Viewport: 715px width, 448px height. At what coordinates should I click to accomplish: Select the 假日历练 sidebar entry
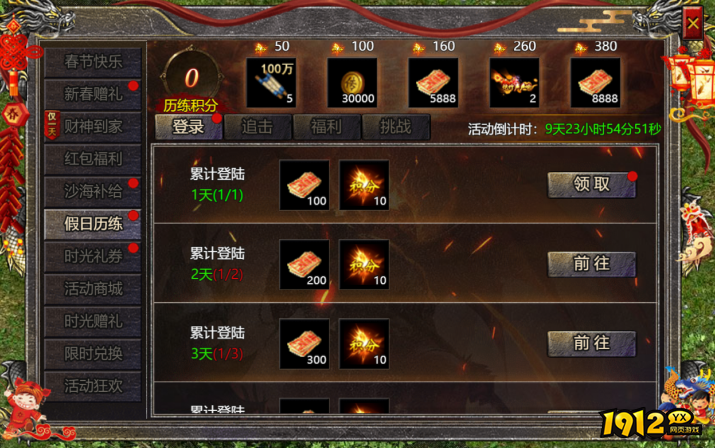pos(93,223)
